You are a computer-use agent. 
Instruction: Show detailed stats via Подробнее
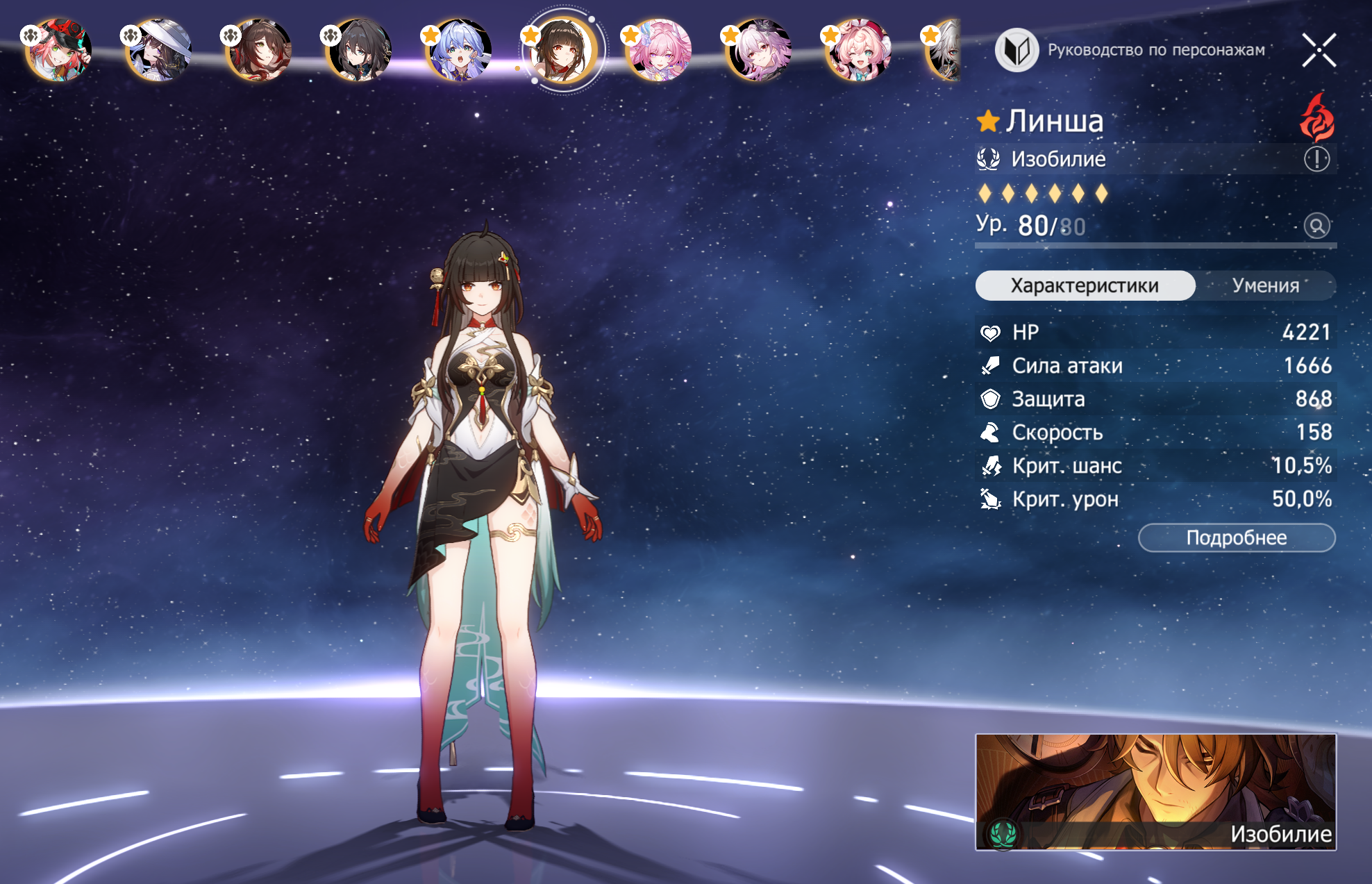tap(1236, 537)
